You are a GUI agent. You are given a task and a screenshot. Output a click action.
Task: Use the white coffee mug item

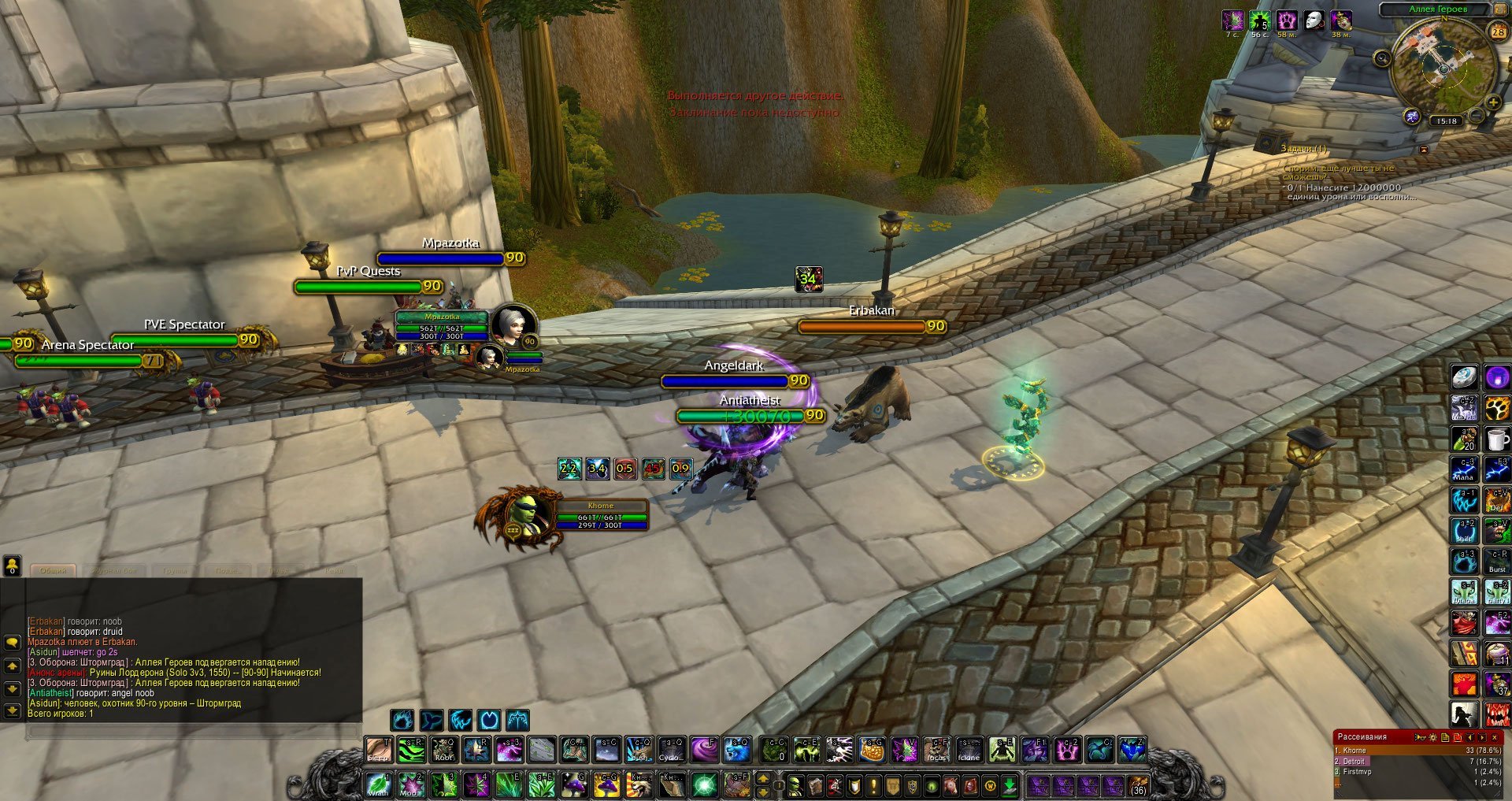click(1497, 439)
